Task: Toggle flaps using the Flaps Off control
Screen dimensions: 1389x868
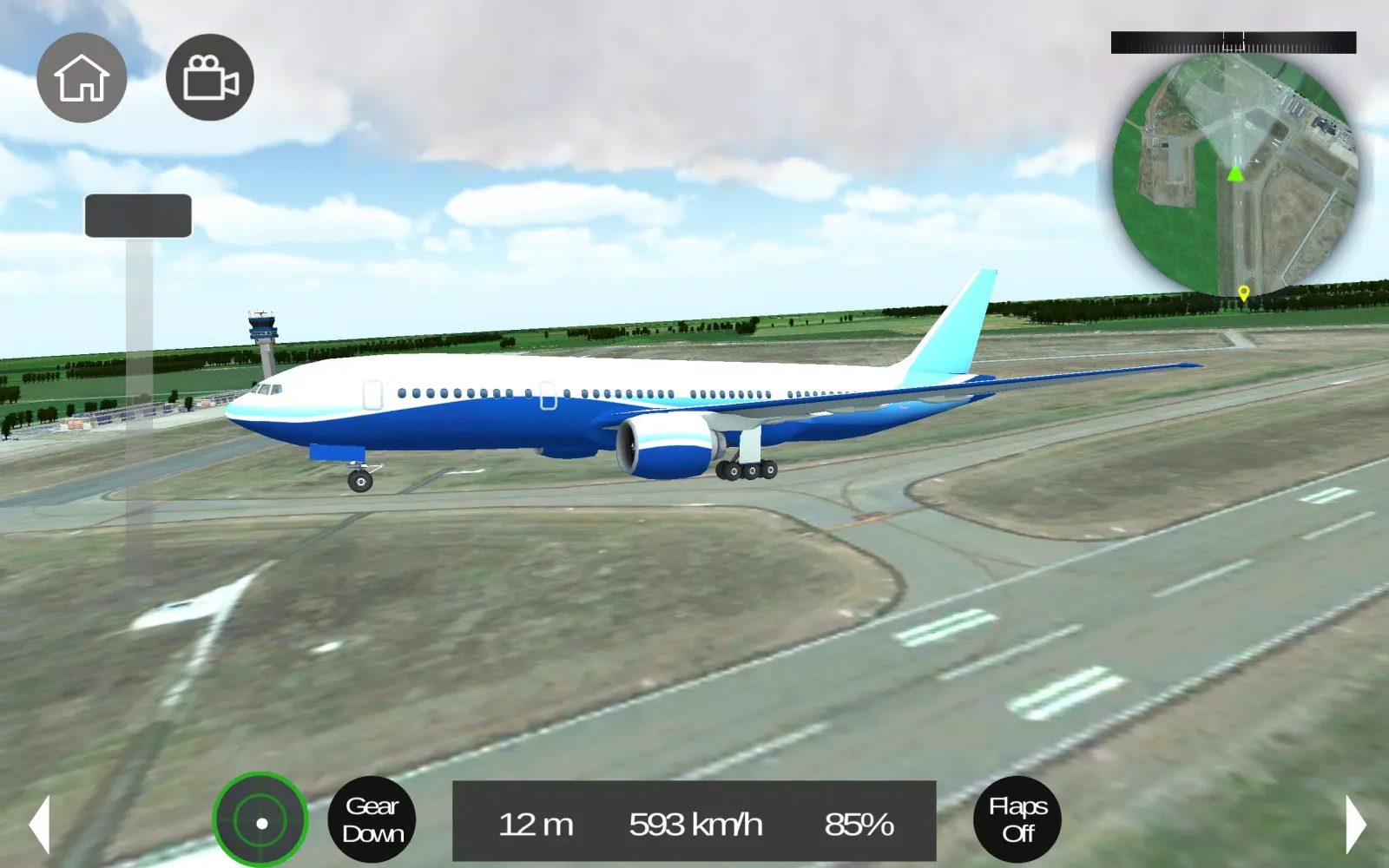Action: tap(1016, 819)
